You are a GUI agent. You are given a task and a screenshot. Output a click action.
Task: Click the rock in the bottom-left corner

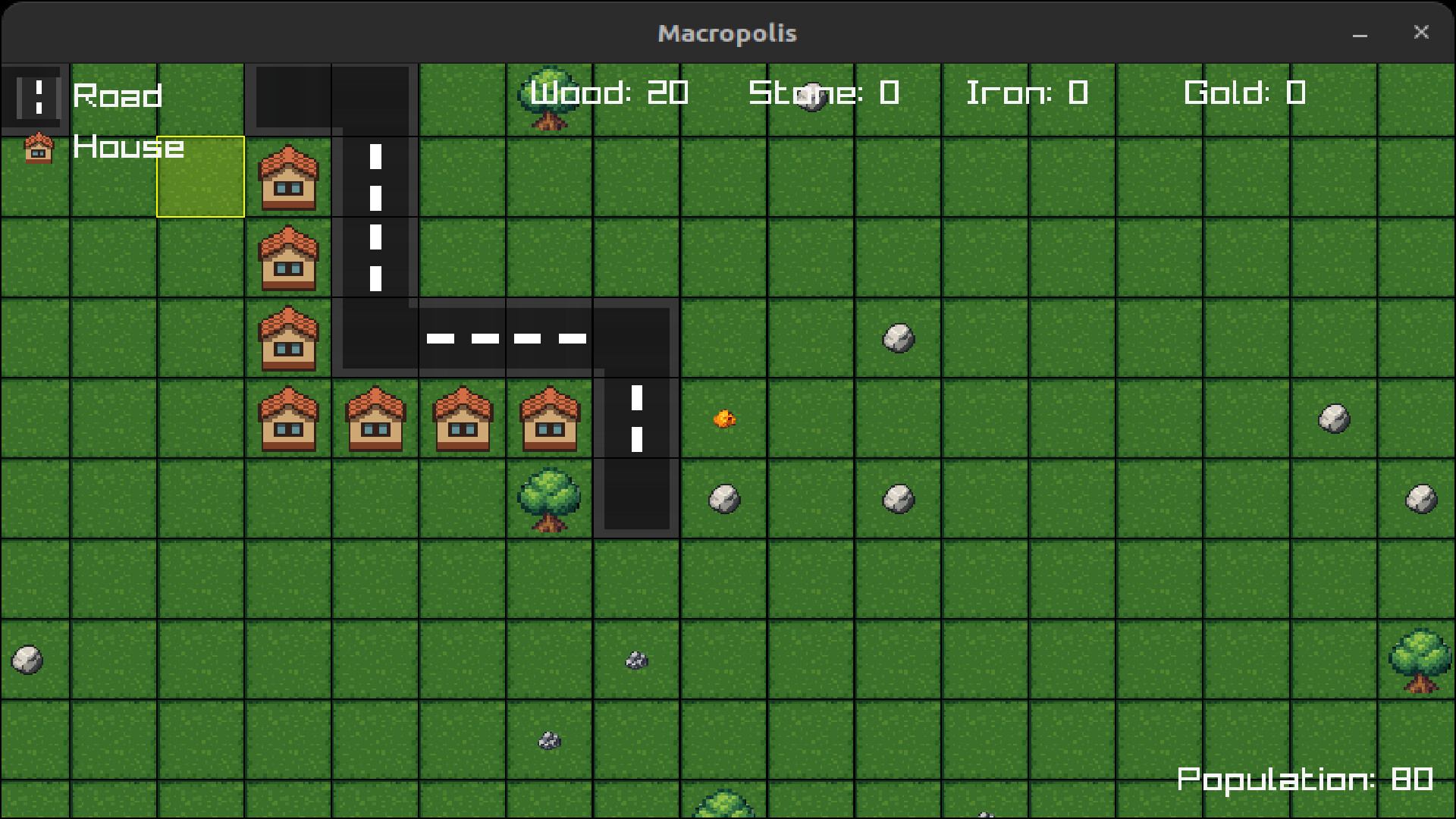coord(27,660)
